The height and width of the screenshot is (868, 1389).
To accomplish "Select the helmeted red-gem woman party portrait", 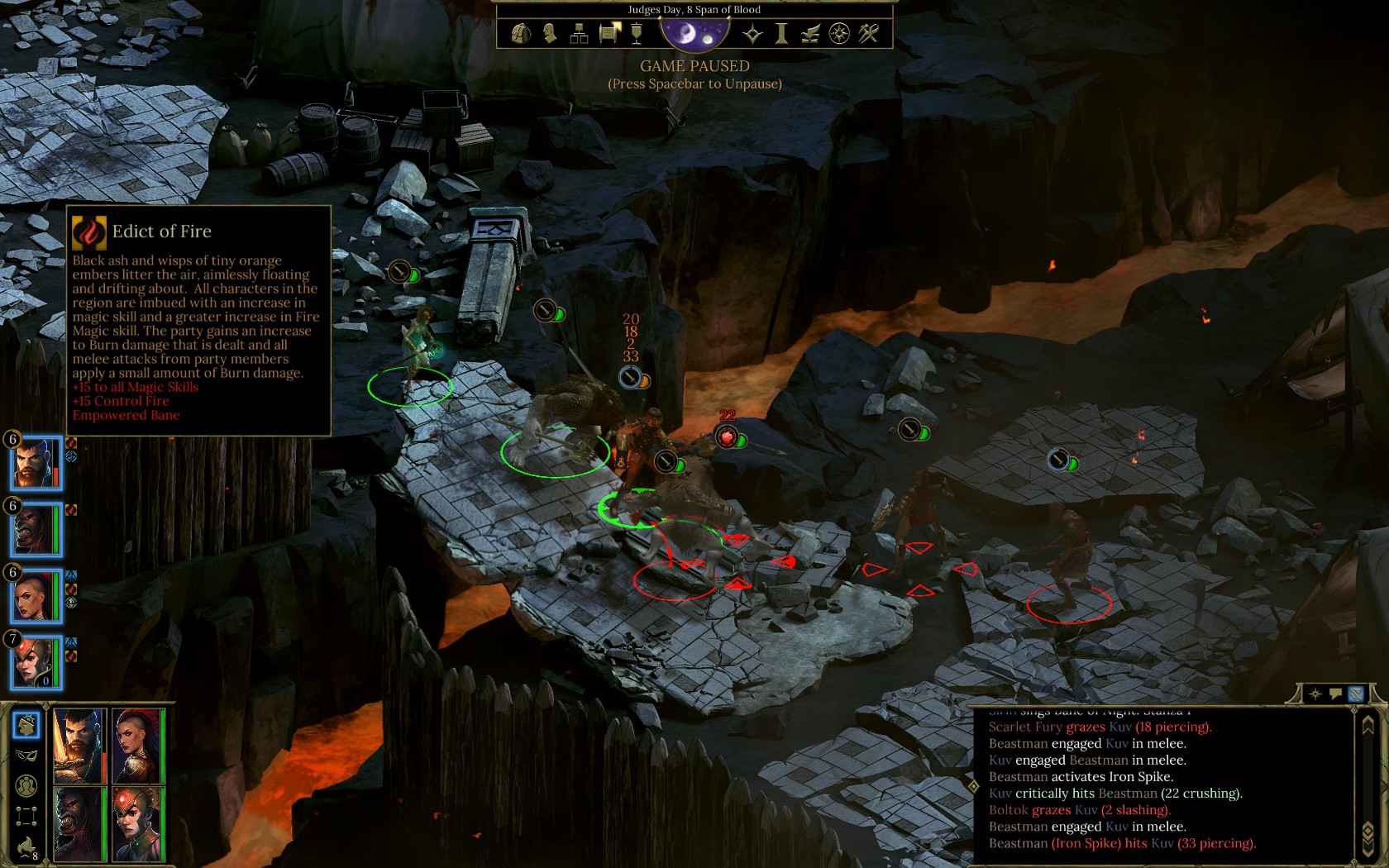I will (36, 662).
